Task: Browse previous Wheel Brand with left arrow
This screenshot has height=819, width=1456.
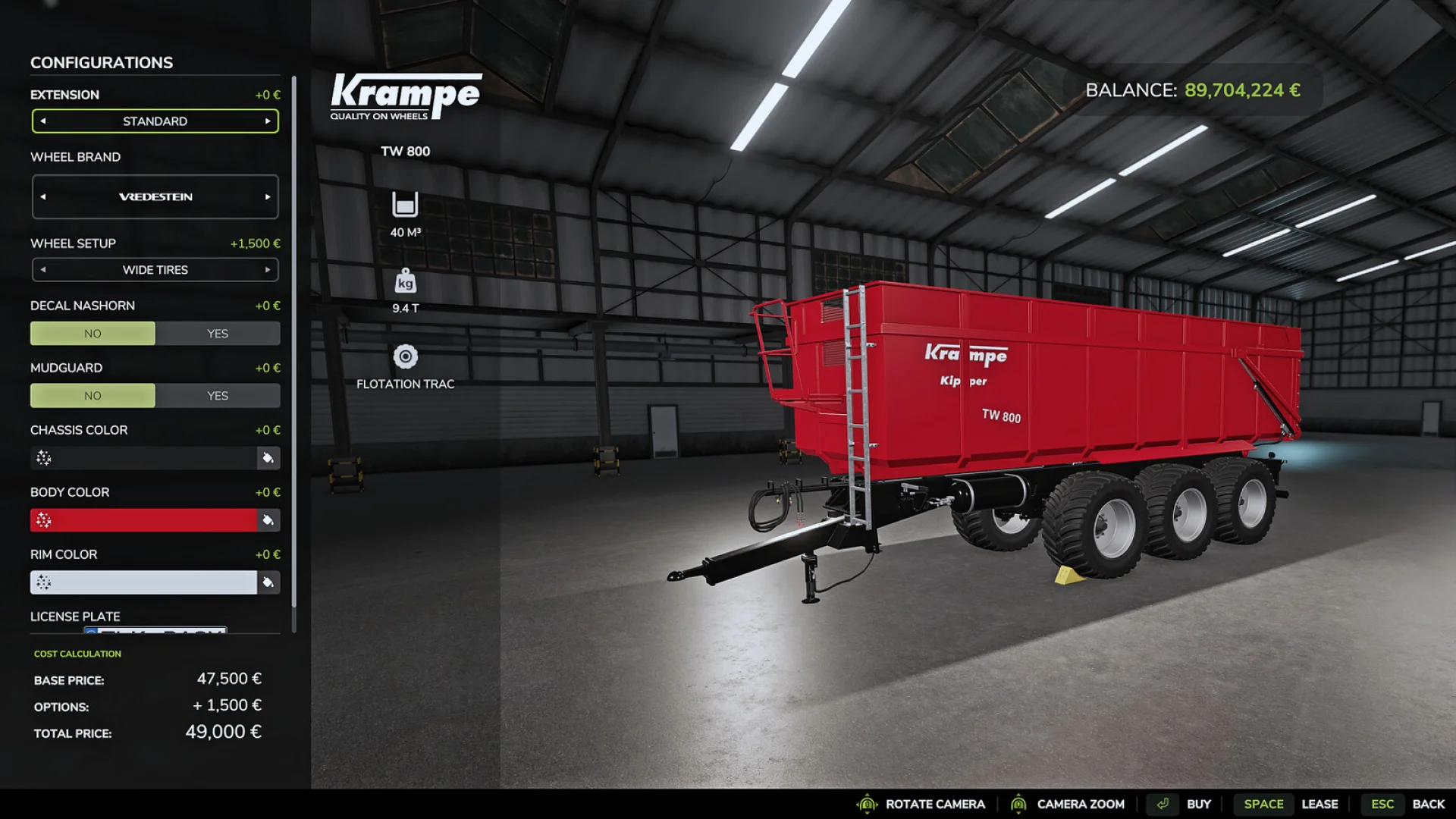Action: pyautogui.click(x=43, y=196)
